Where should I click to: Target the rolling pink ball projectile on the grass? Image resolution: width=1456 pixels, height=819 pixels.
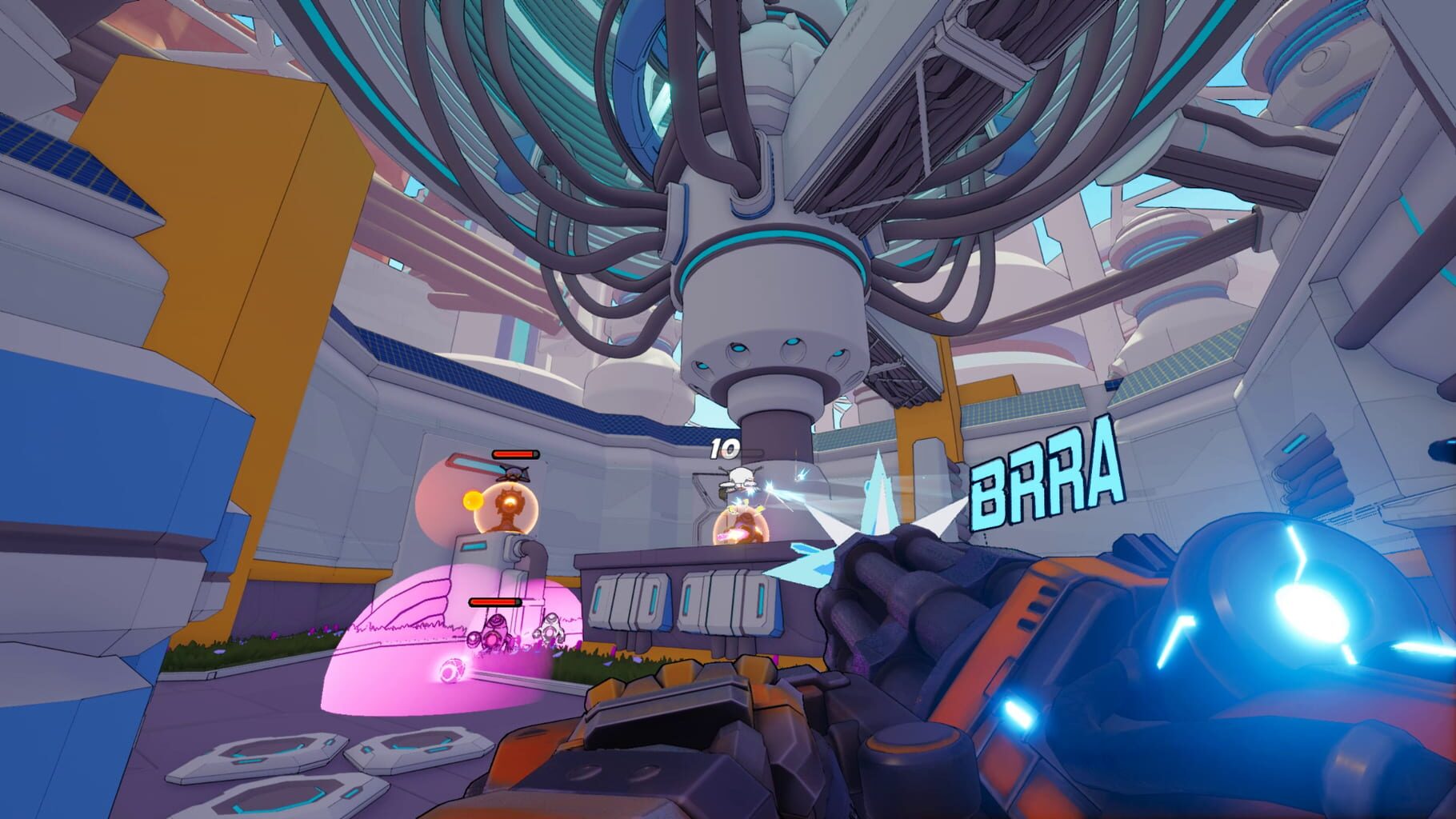(x=452, y=670)
